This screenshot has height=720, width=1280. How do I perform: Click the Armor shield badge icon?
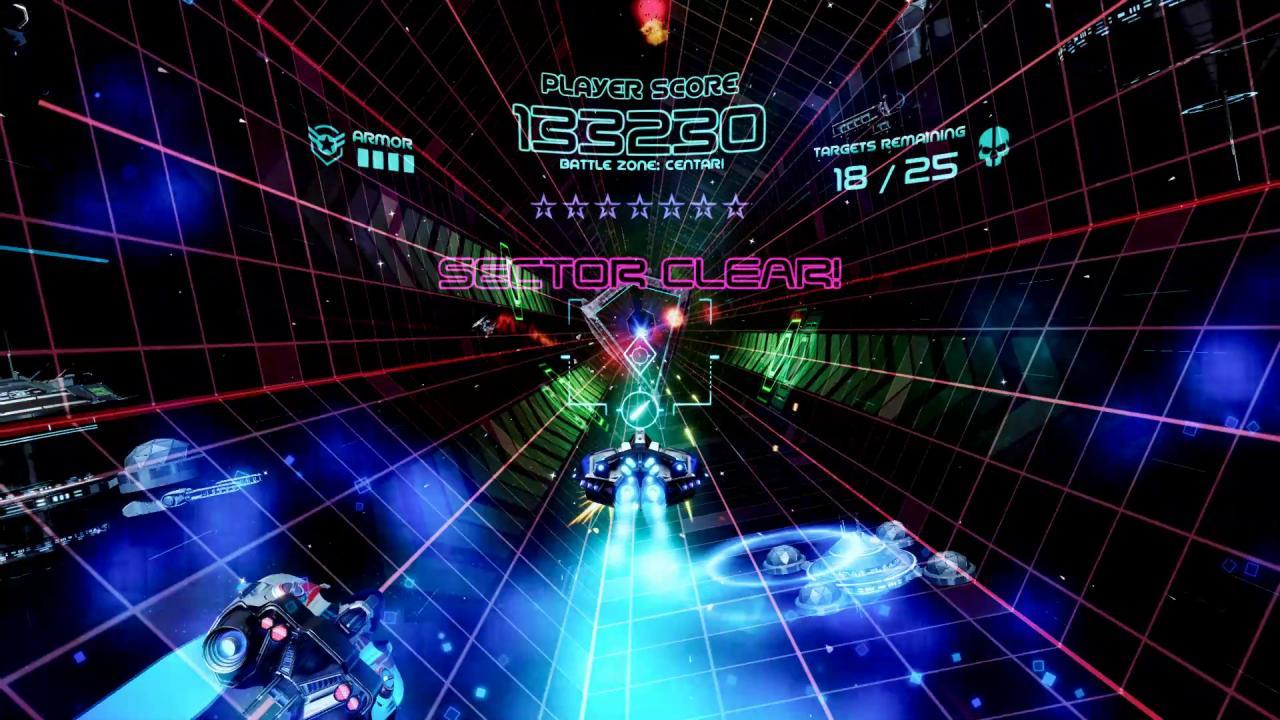pos(325,142)
